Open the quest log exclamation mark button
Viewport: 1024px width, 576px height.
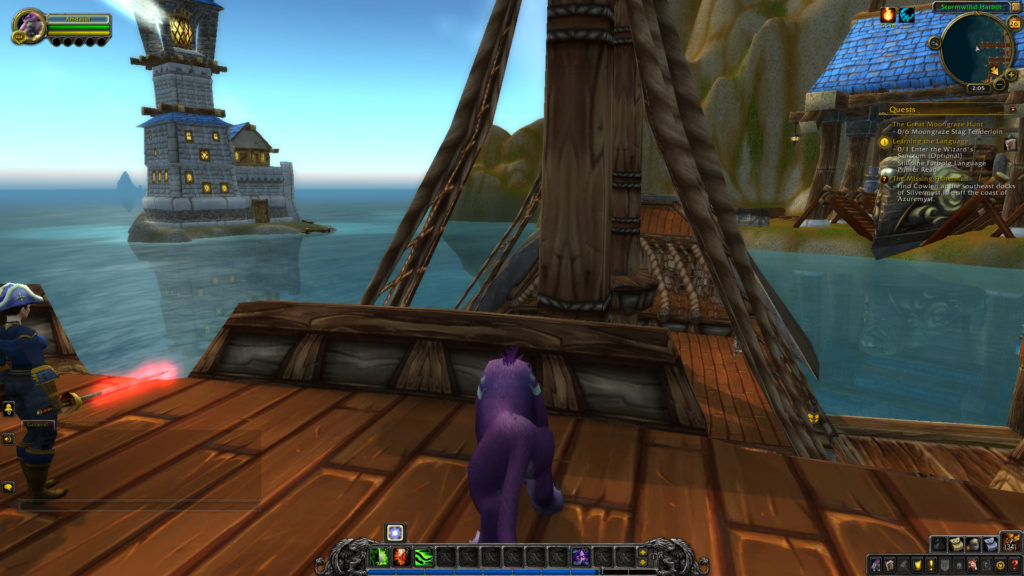click(x=929, y=565)
